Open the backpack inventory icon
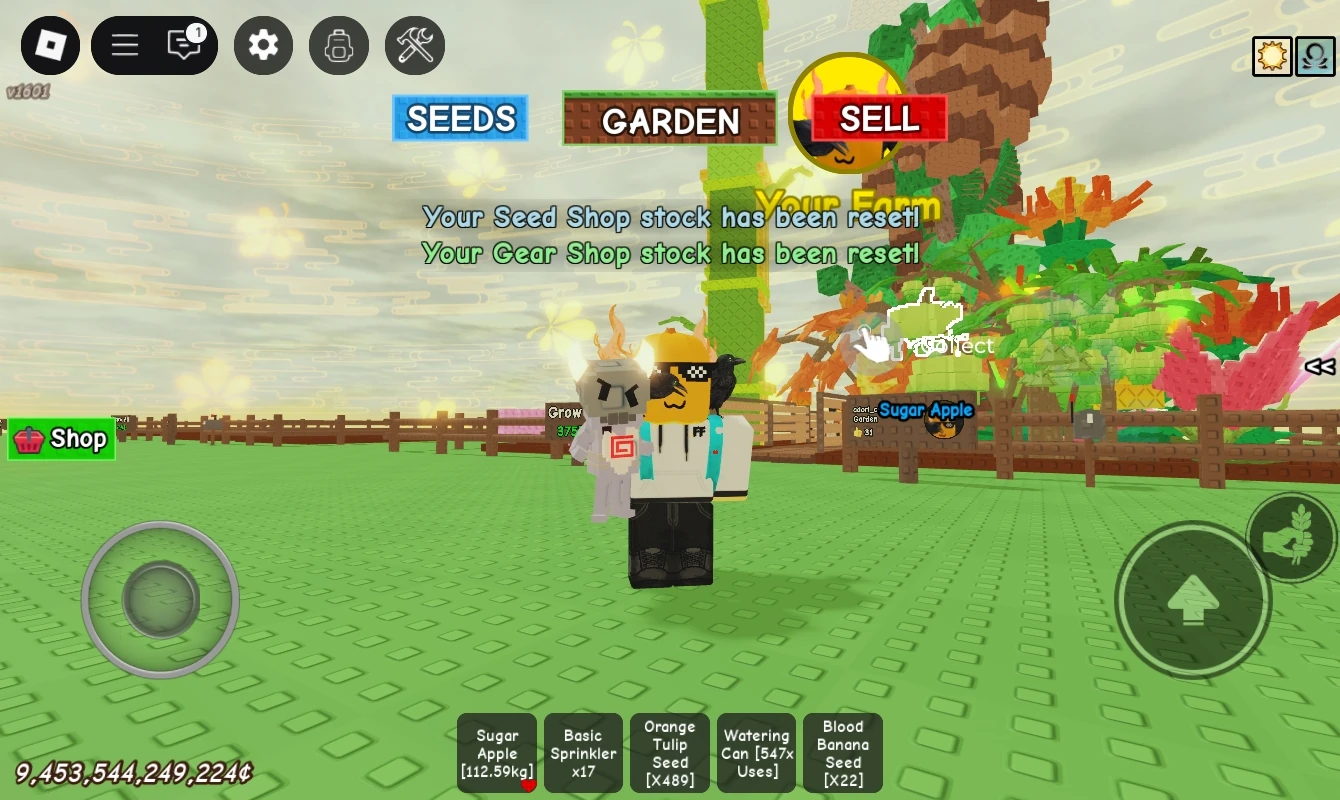1340x800 pixels. (338, 45)
